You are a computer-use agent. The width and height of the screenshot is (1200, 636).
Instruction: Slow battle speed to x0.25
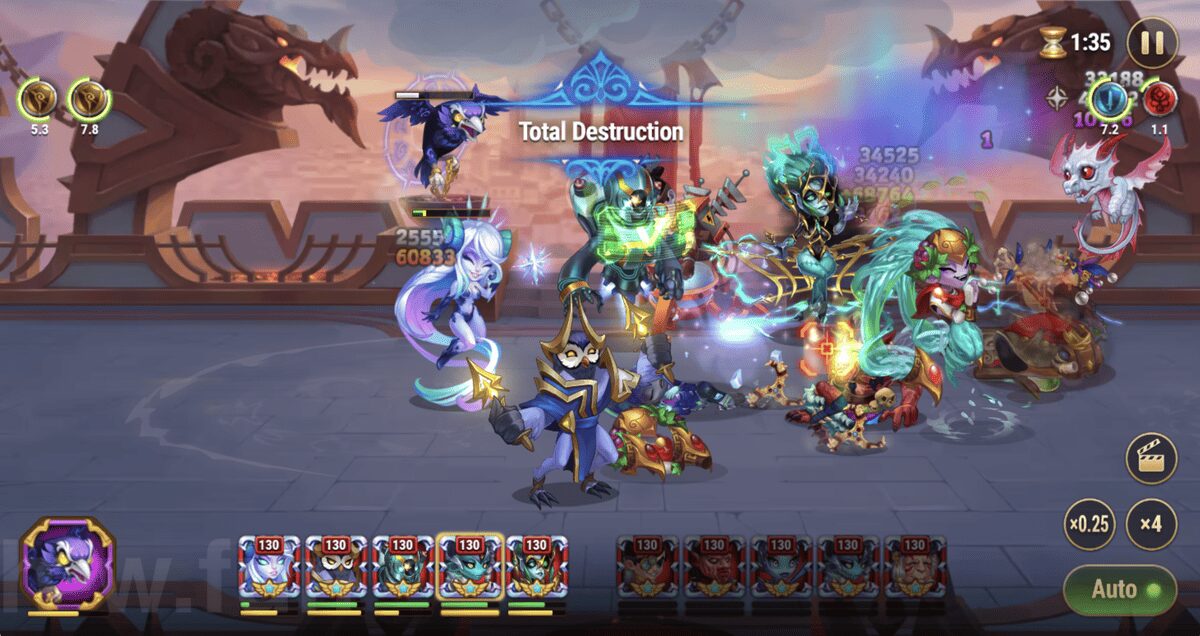pos(1089,524)
